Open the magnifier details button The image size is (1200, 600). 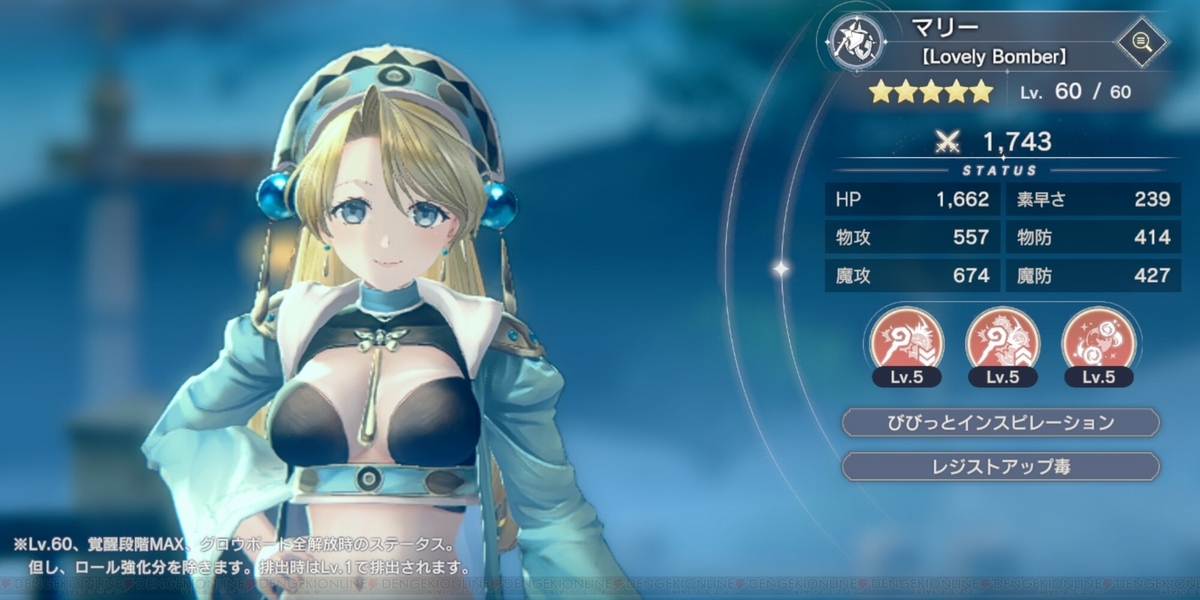pos(1141,43)
